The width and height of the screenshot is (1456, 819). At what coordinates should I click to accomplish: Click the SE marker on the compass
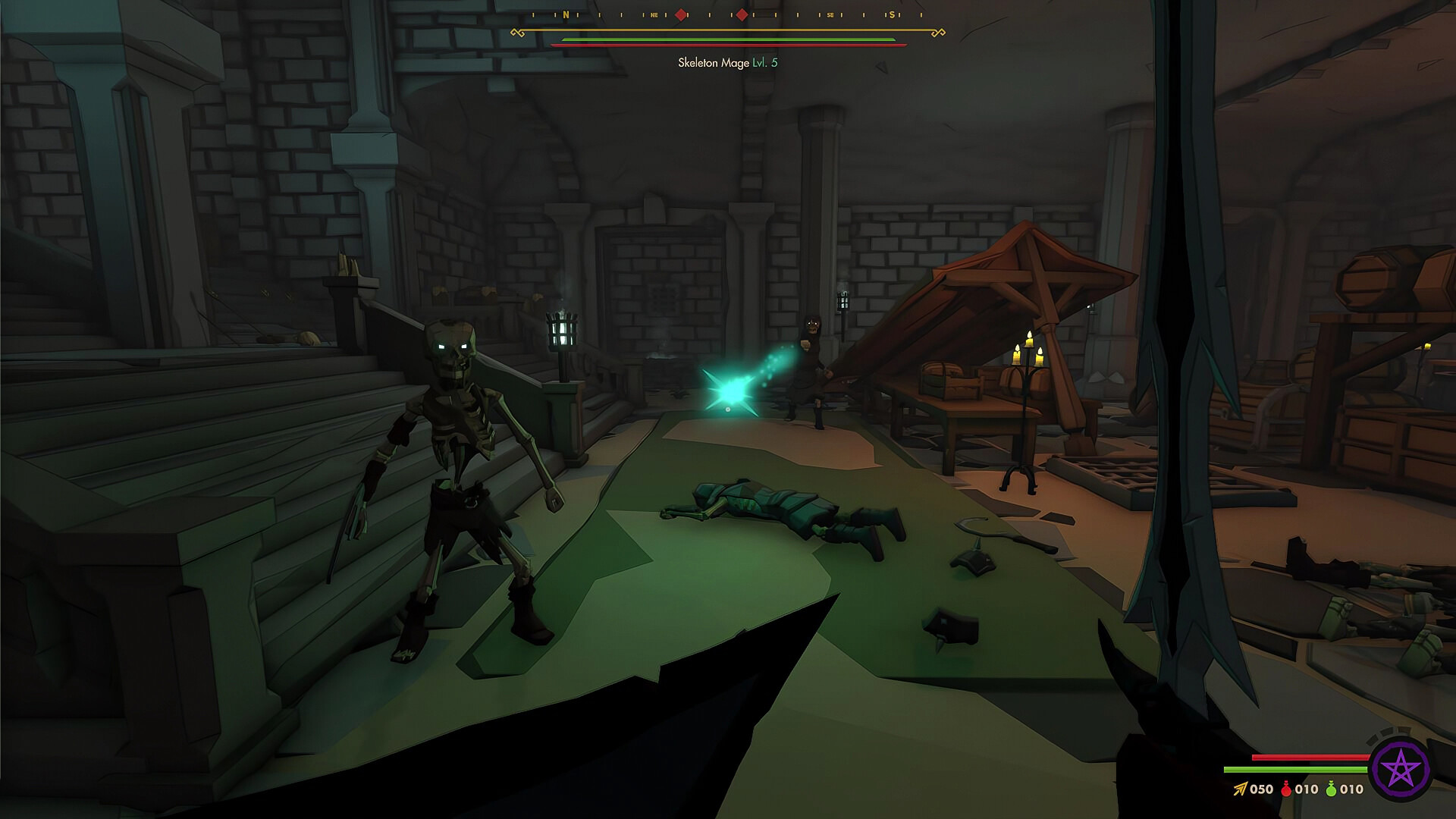coord(830,14)
